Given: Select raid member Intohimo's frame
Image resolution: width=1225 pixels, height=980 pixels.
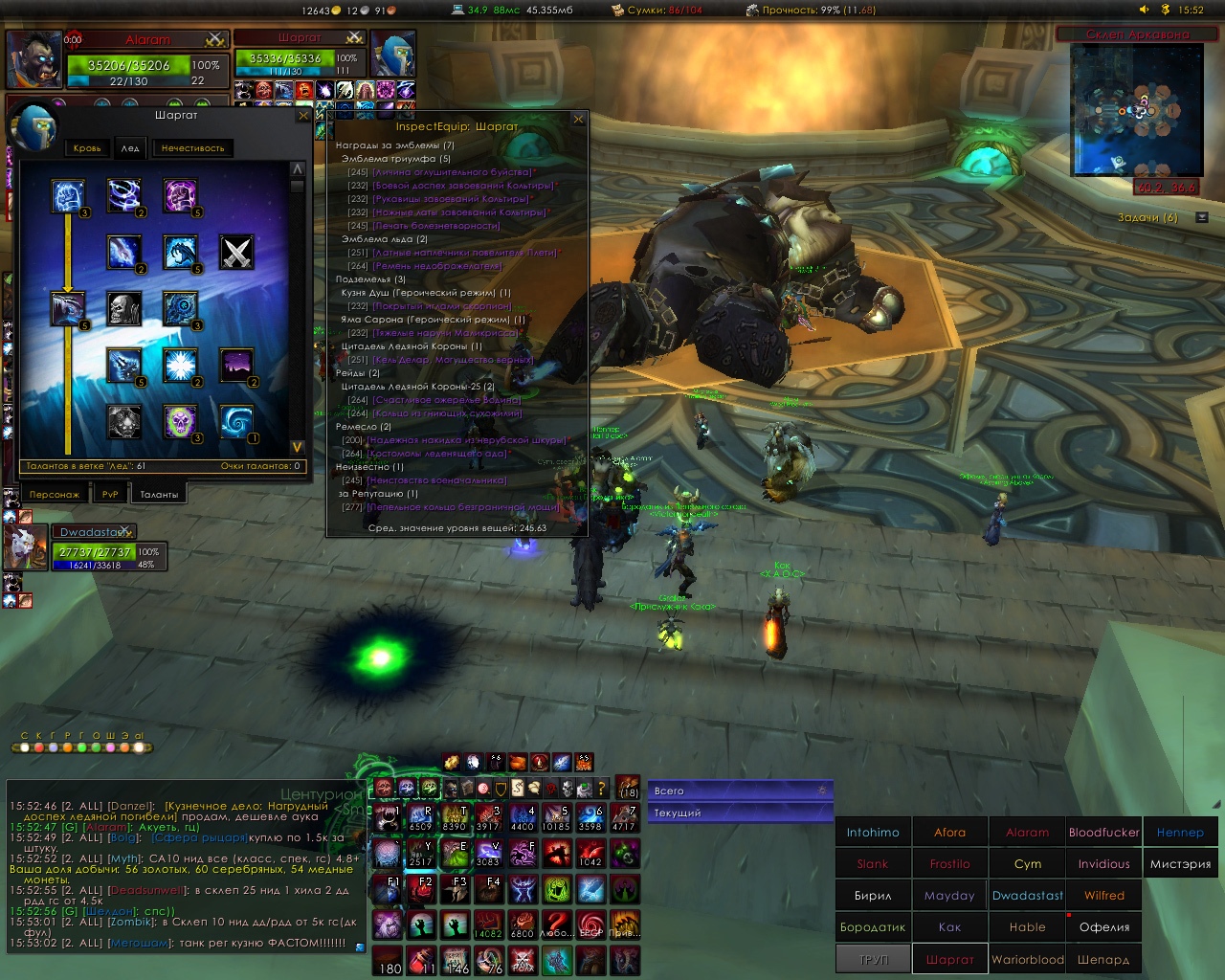Looking at the screenshot, I should [x=873, y=833].
